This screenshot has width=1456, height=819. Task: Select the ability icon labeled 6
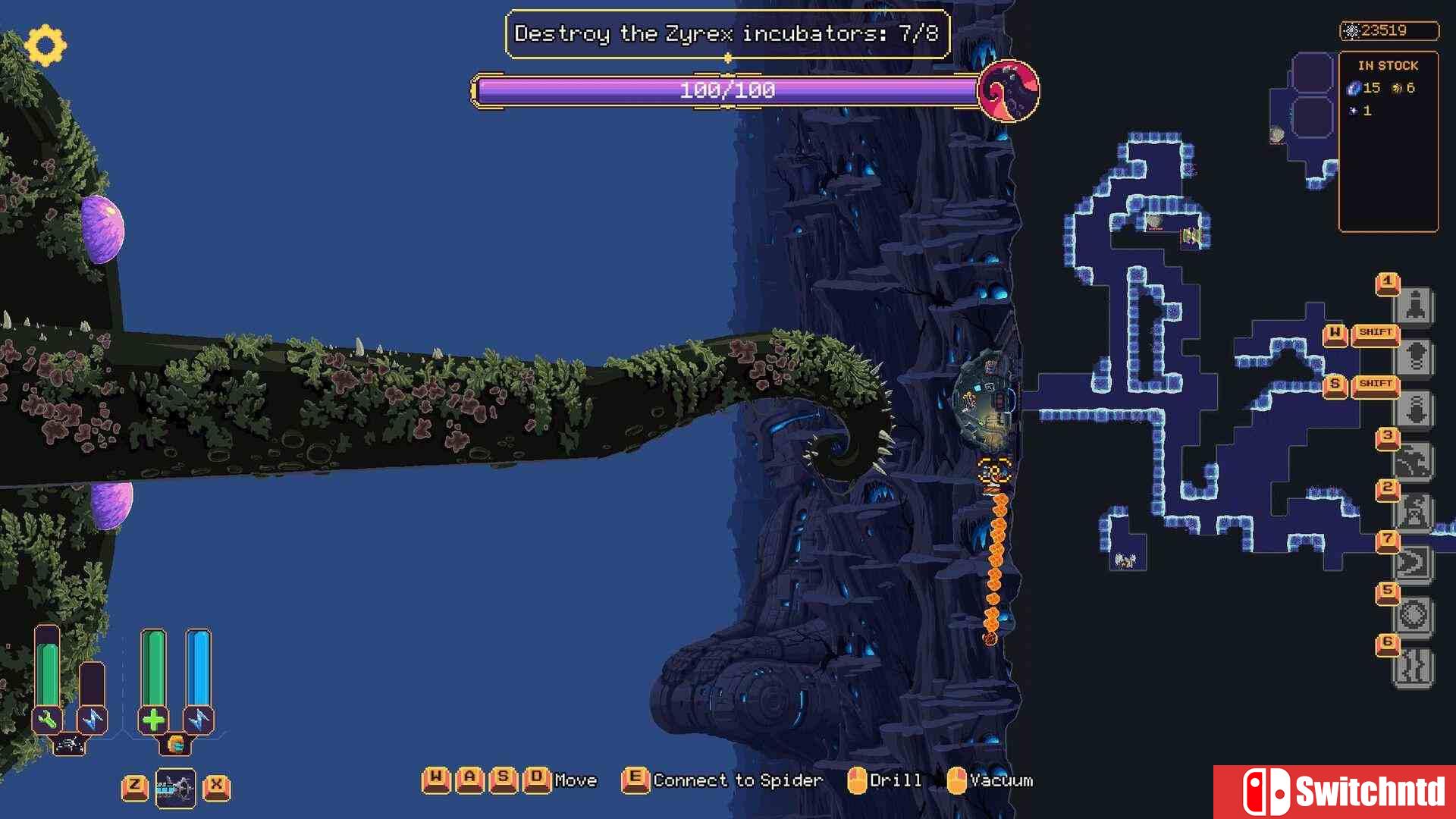tap(1414, 667)
